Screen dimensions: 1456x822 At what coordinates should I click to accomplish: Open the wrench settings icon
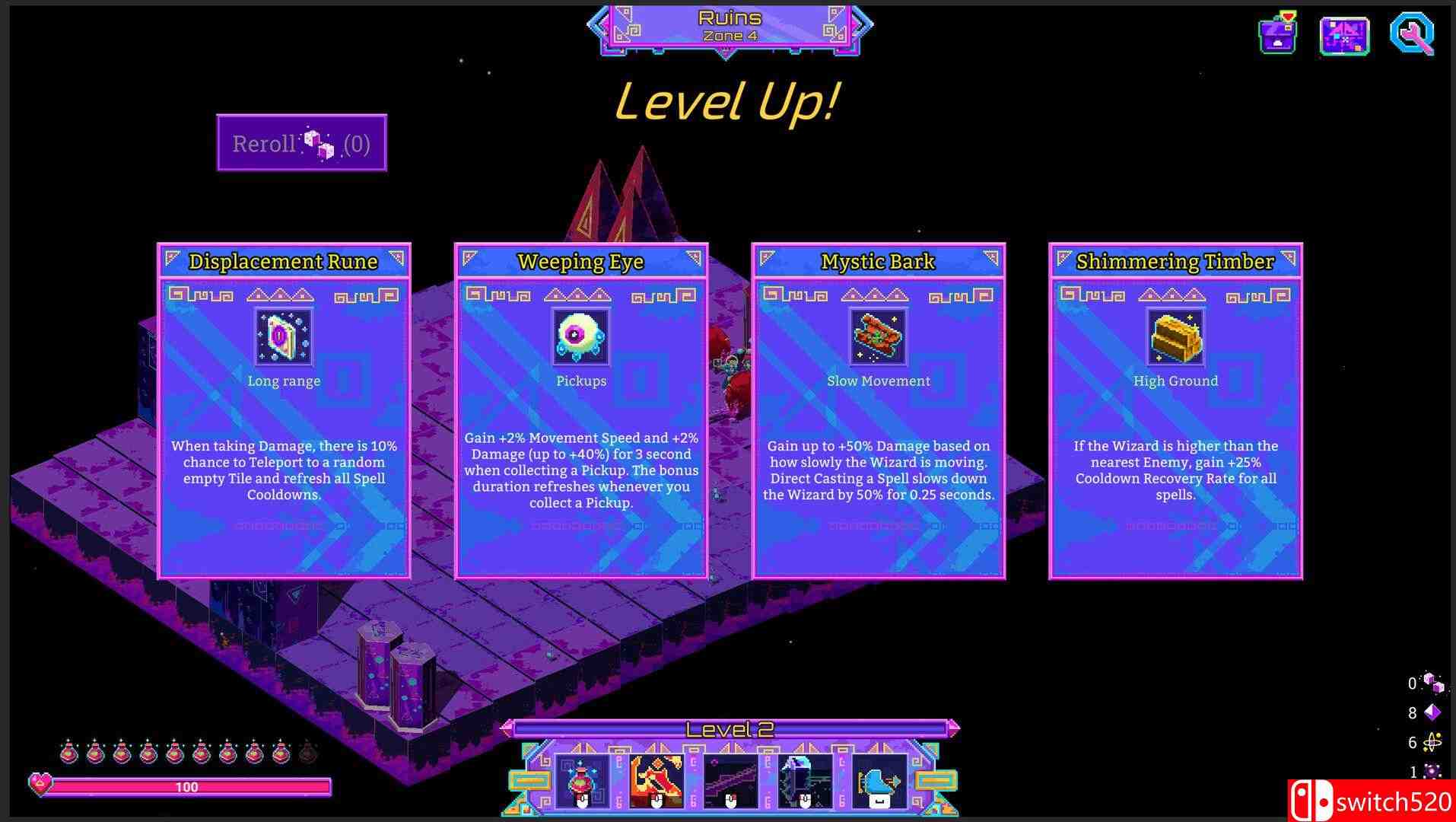coord(1412,34)
